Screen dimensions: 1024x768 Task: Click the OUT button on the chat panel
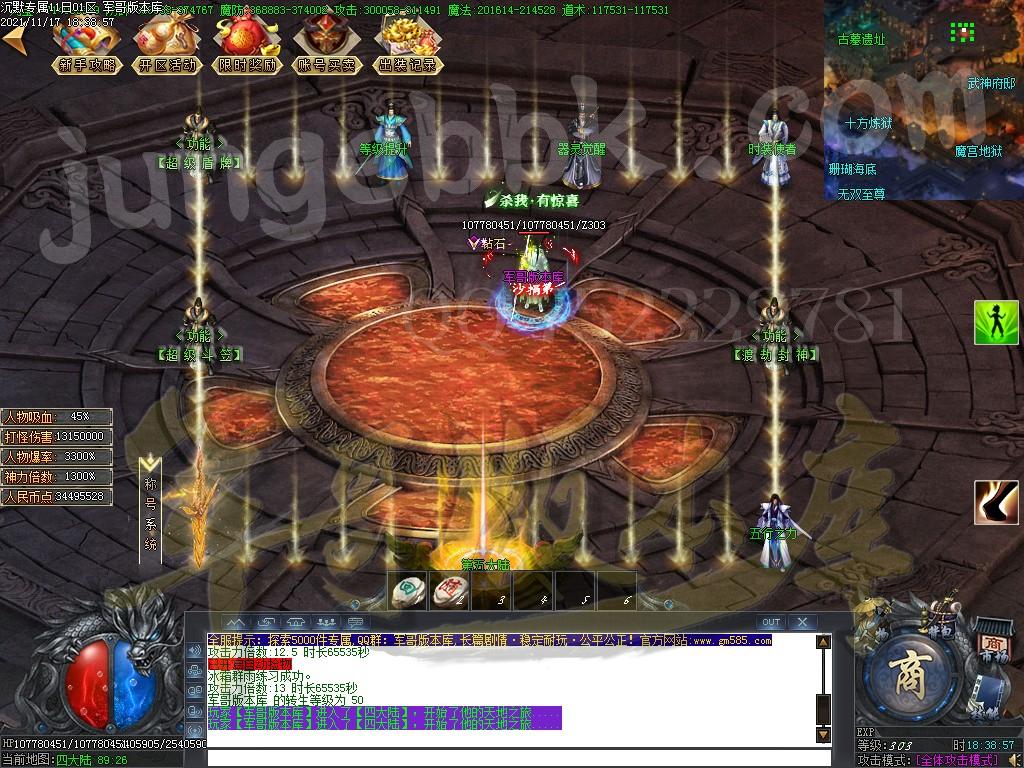pos(770,622)
